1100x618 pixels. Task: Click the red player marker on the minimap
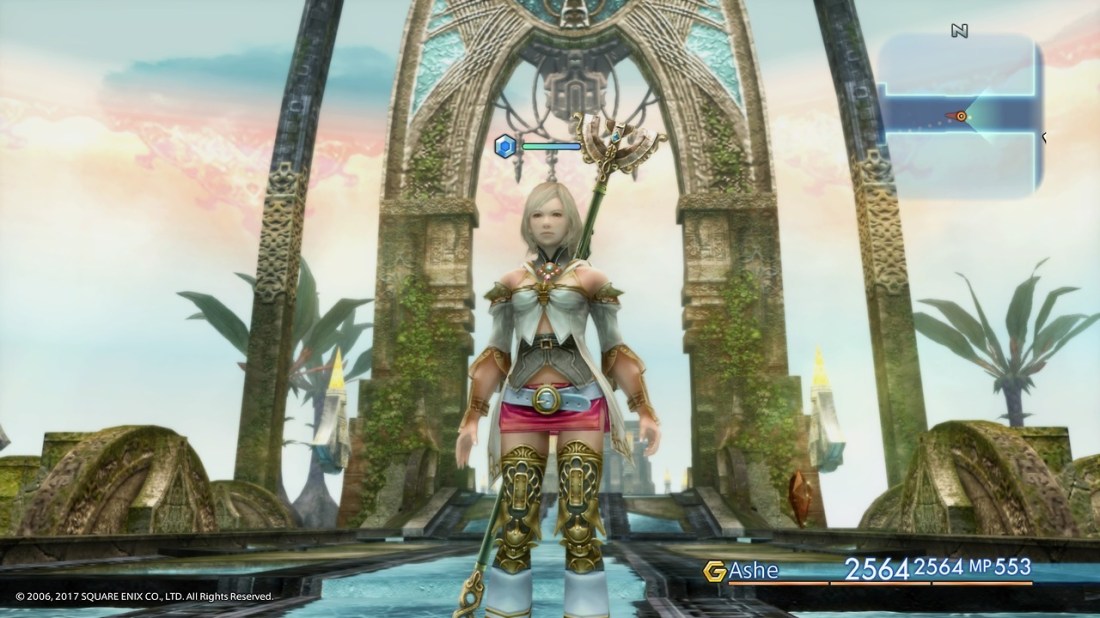(x=962, y=116)
